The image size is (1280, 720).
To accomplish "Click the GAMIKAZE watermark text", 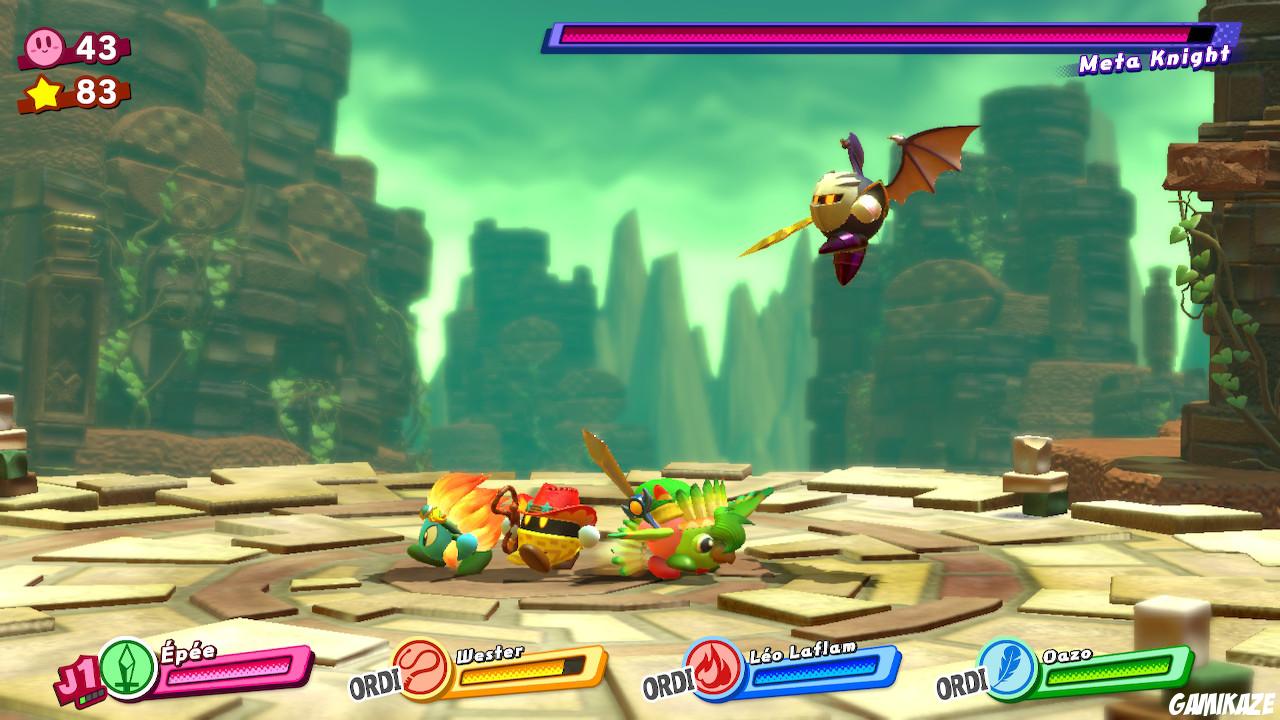I will 1220,703.
